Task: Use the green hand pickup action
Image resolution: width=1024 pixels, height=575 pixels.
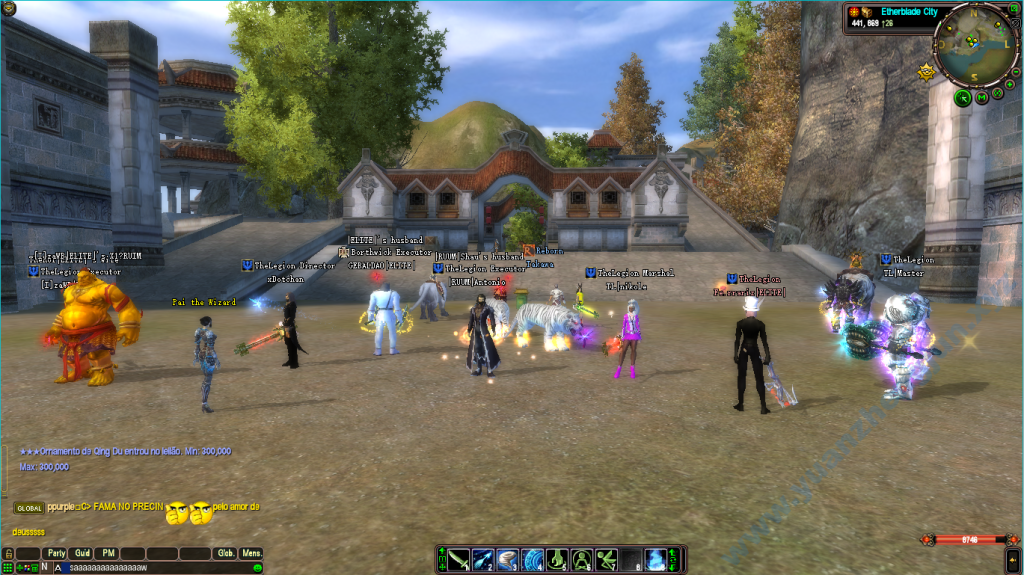Action: 556,559
